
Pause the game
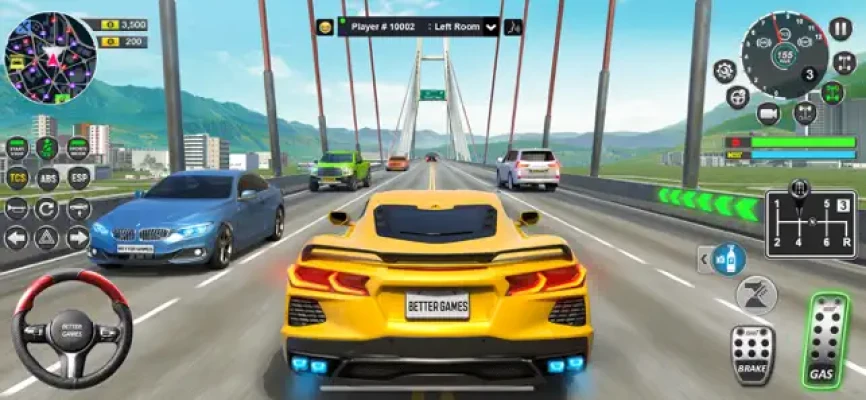pos(842,29)
